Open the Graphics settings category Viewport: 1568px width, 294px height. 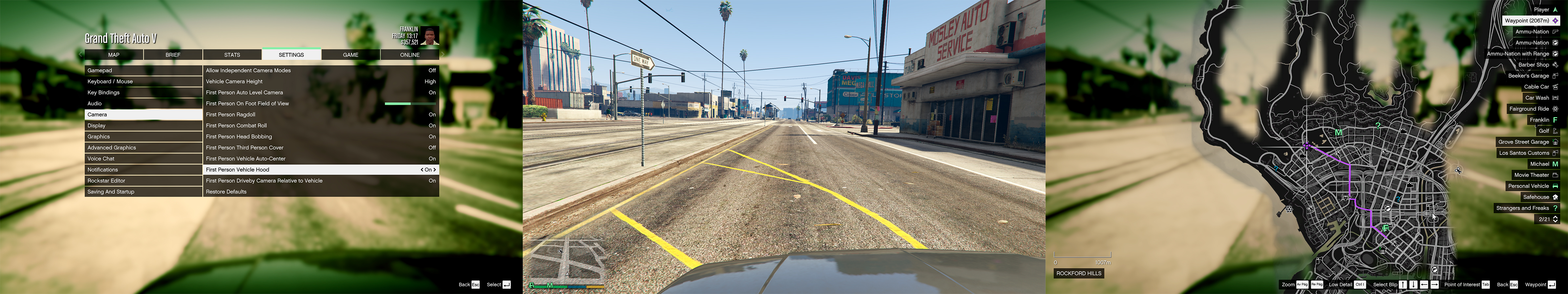click(143, 136)
